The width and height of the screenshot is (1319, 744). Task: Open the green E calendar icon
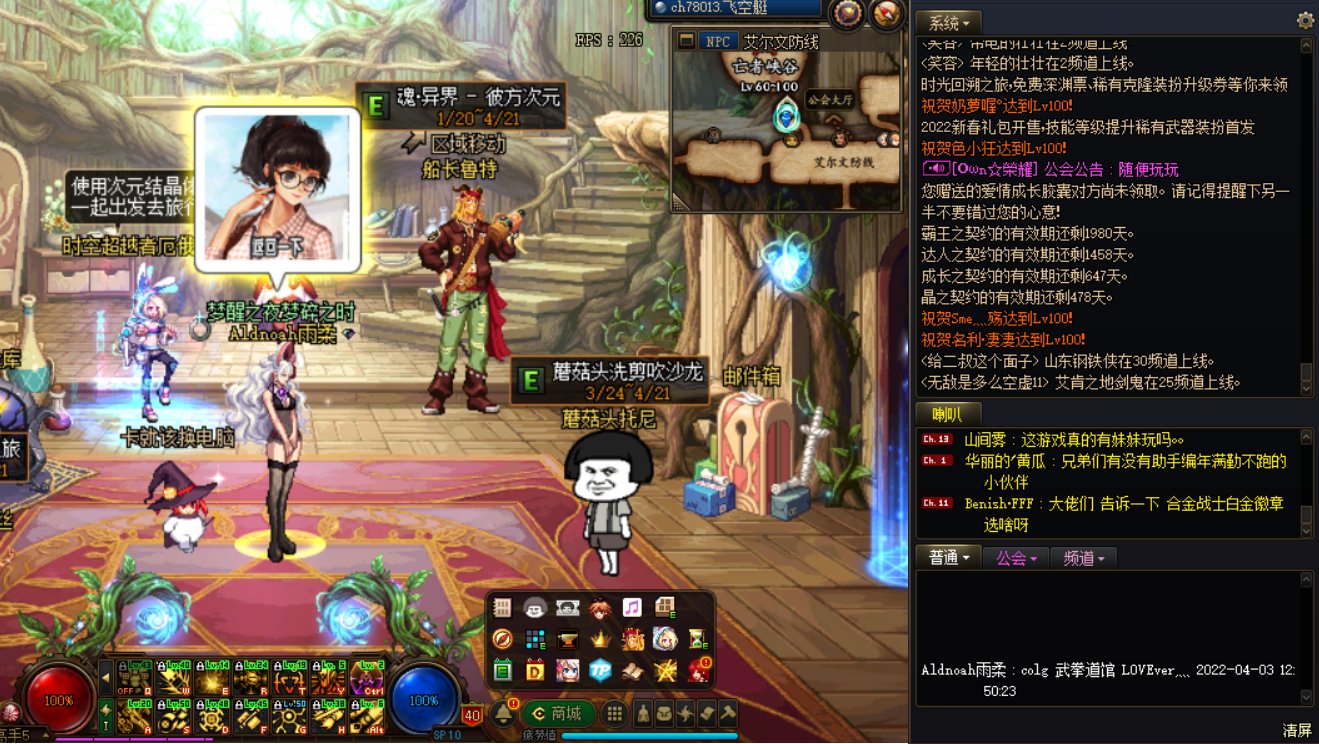click(x=503, y=670)
